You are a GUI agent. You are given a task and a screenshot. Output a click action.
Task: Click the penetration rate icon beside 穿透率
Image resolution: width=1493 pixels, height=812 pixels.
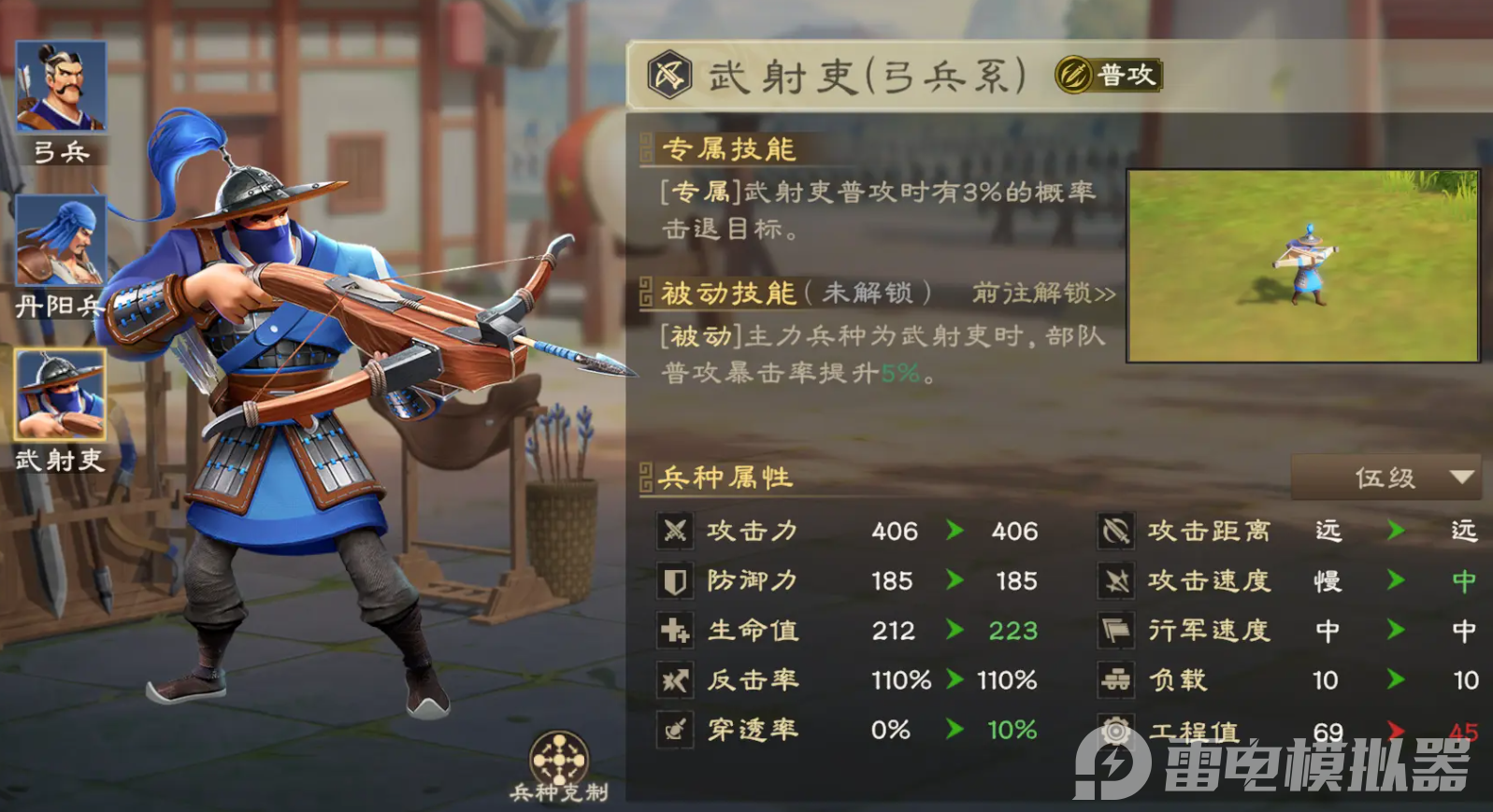point(676,730)
